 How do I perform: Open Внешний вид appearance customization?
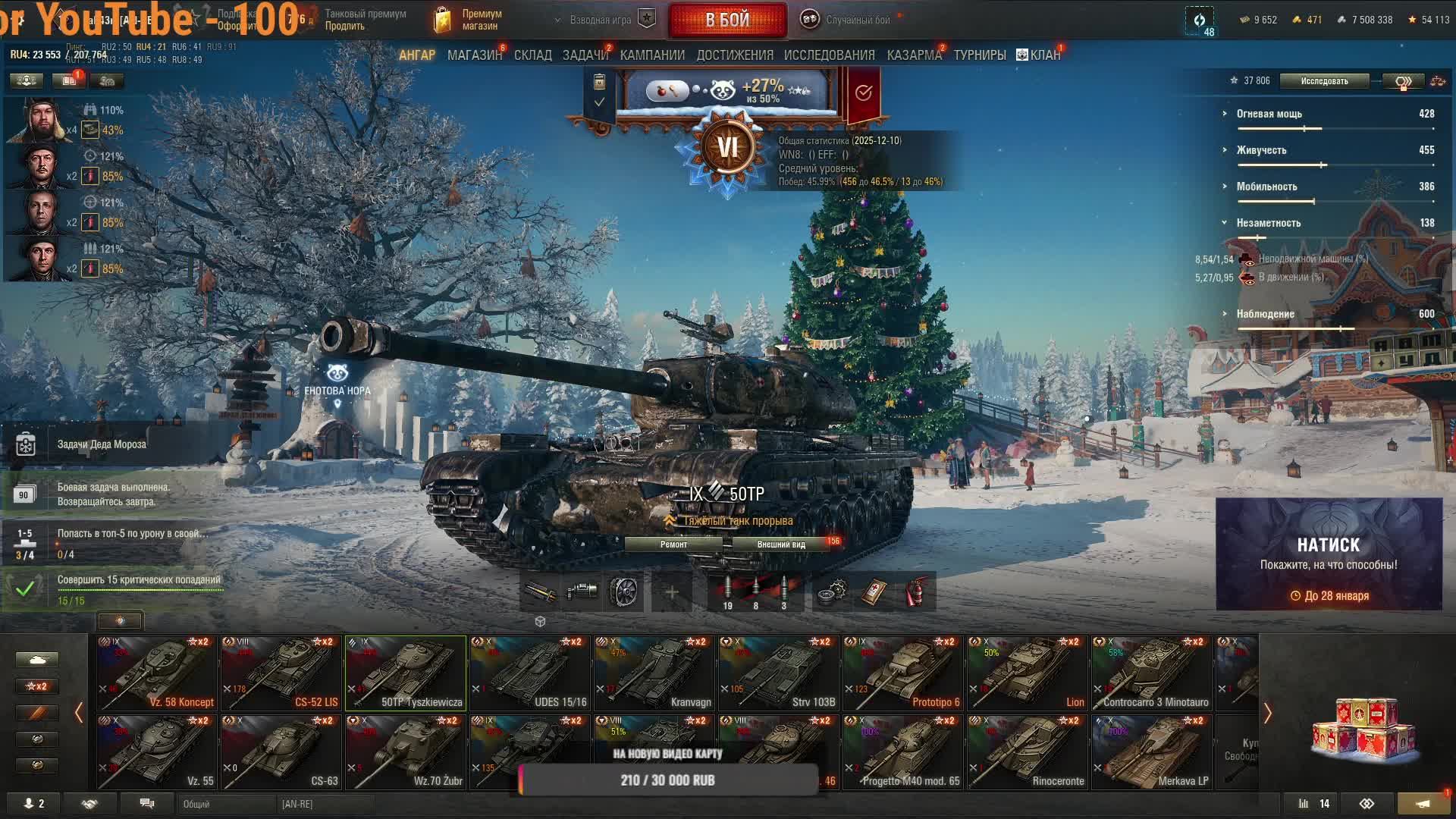tap(780, 544)
